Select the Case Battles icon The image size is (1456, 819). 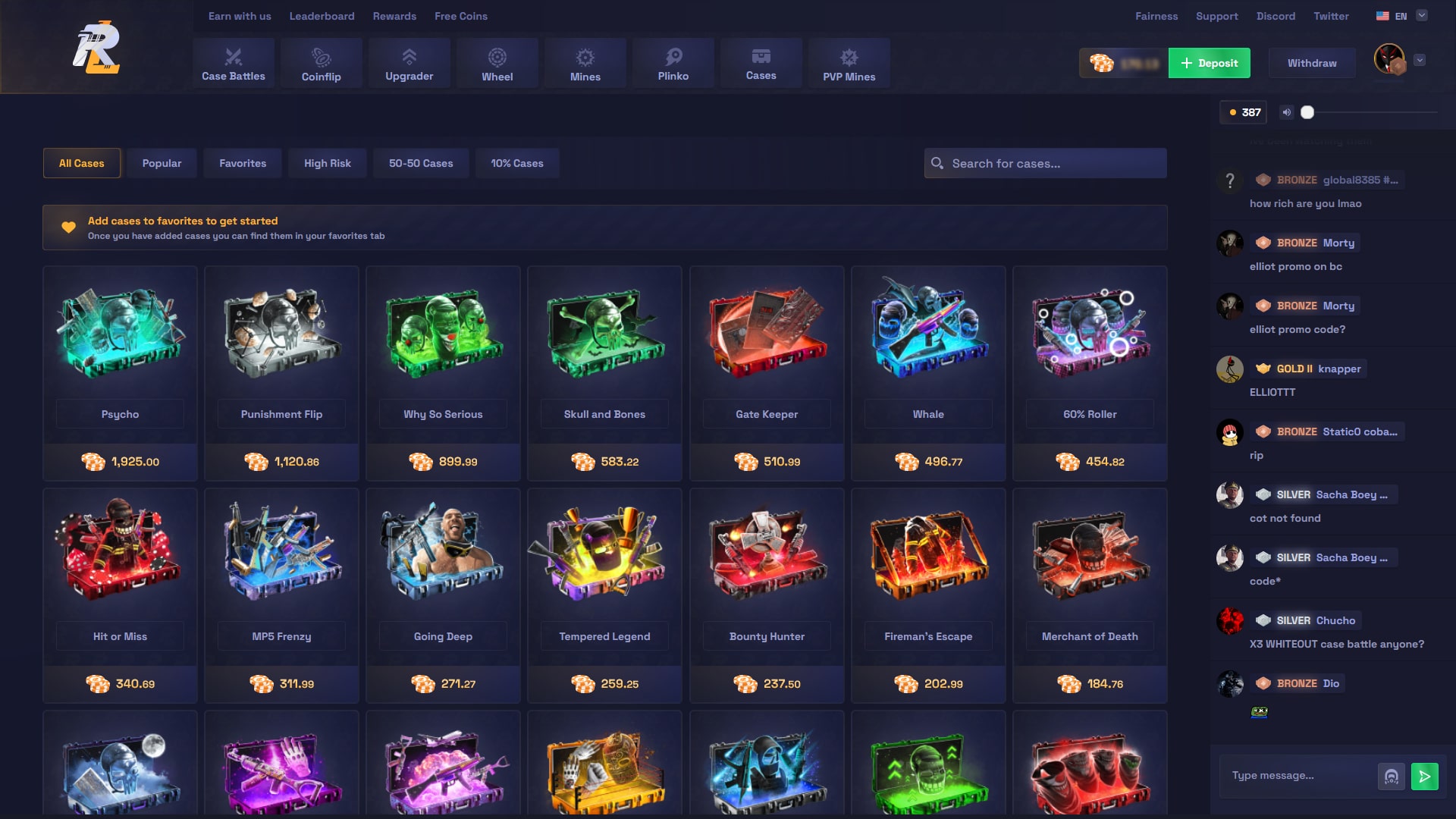[x=233, y=55]
